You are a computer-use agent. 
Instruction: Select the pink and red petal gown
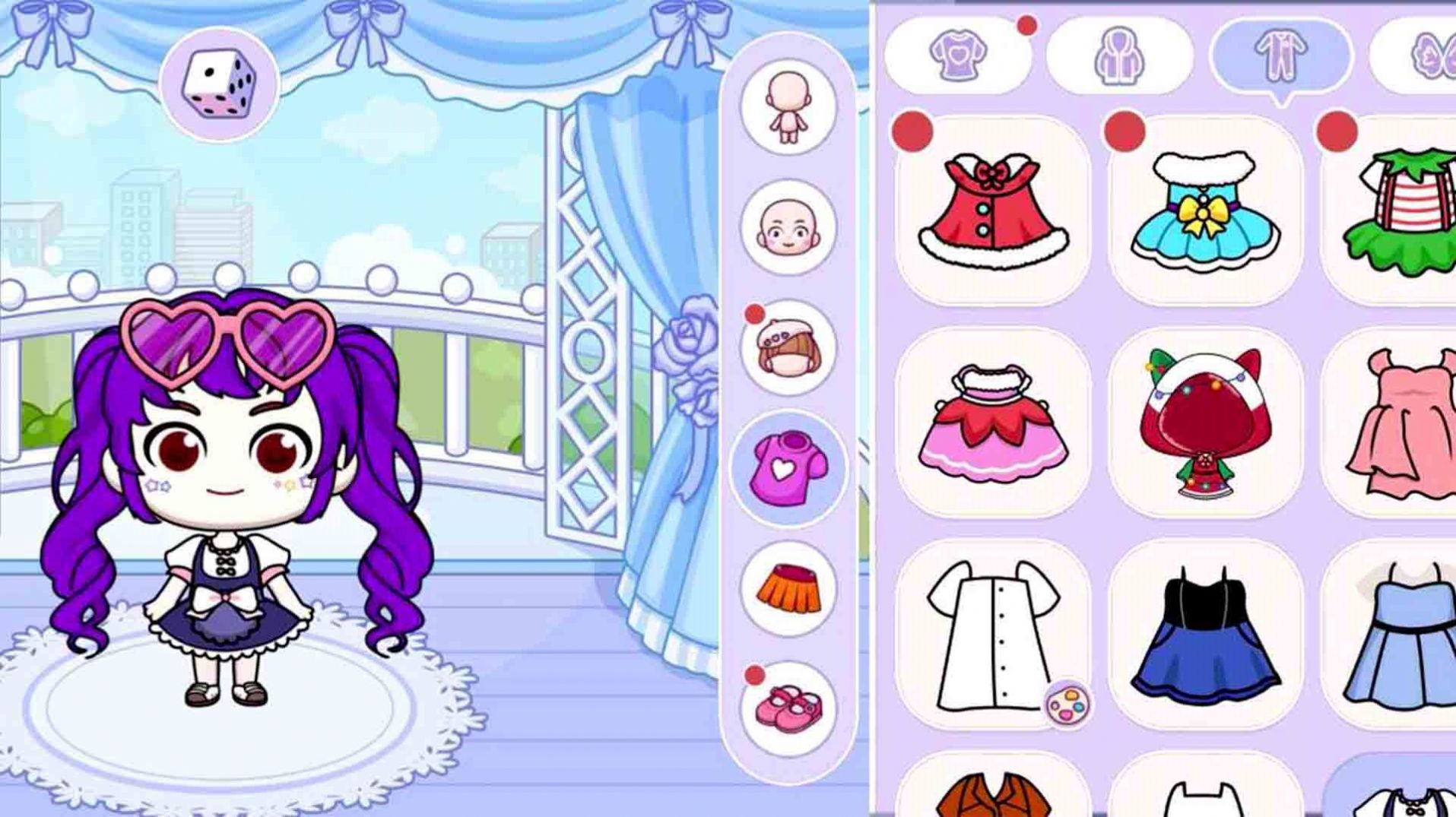tap(993, 423)
